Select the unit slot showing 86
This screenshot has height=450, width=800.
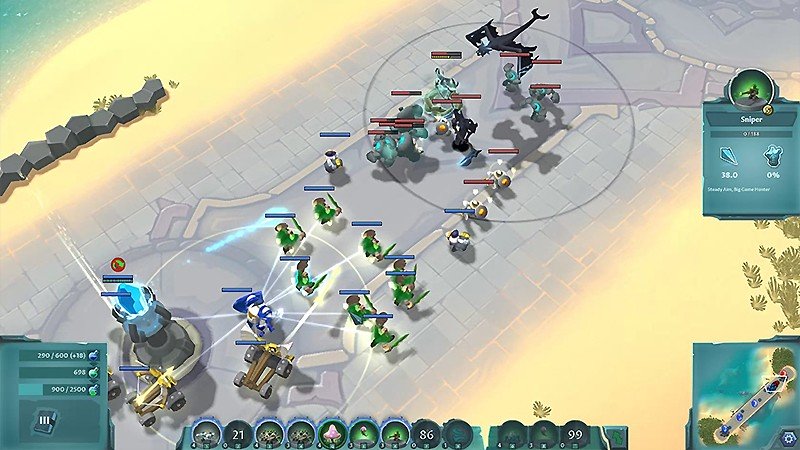pos(427,435)
